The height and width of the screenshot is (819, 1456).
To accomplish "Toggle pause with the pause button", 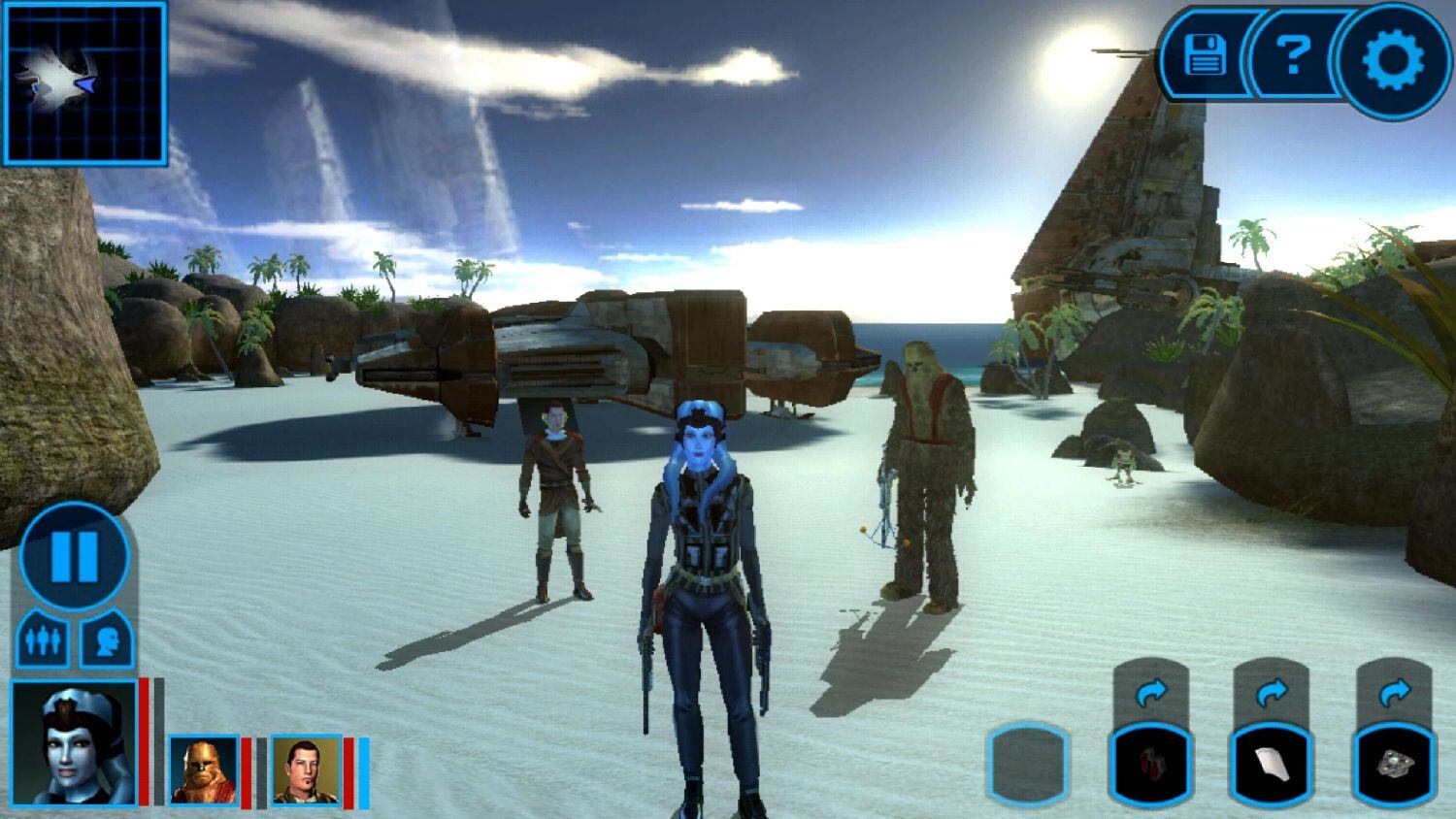I will [73, 555].
